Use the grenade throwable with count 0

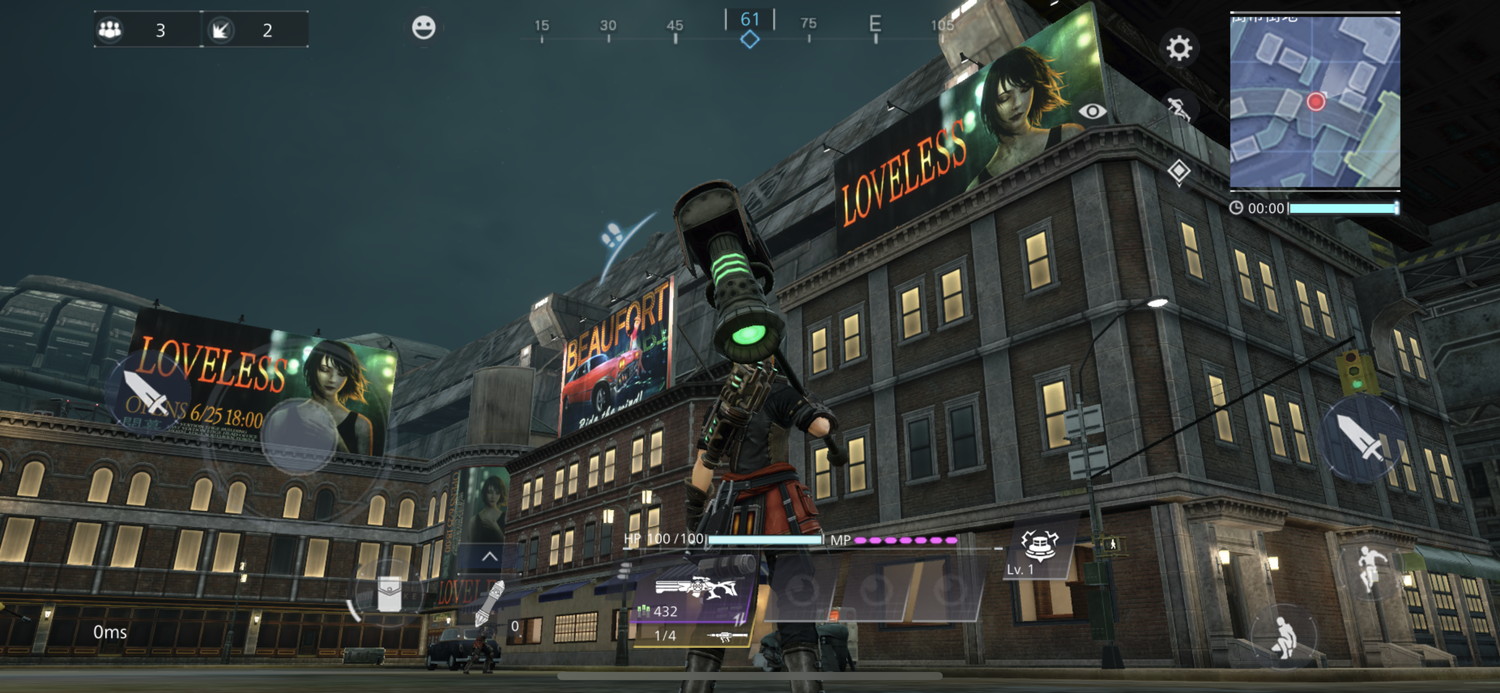coord(487,608)
